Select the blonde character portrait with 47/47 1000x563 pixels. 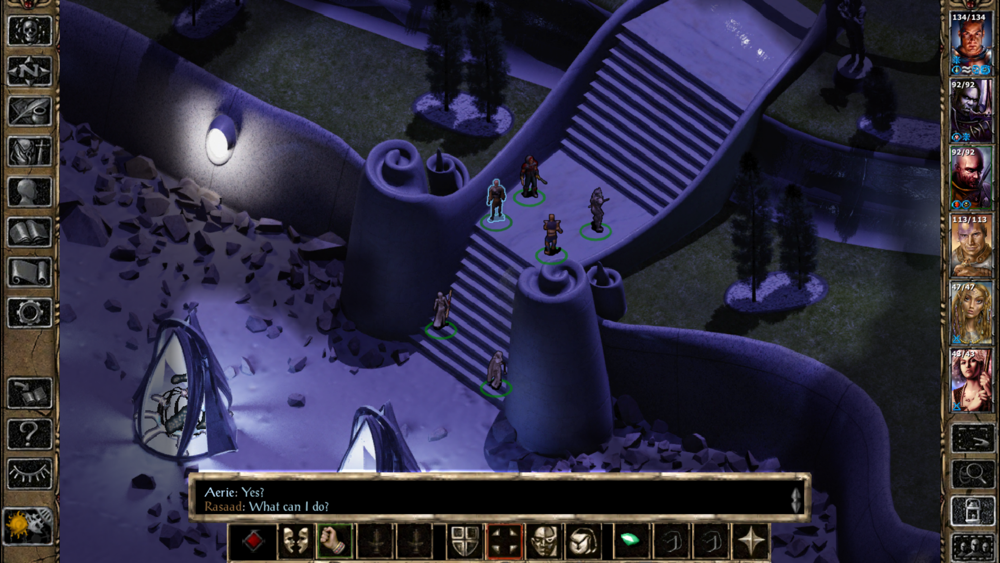pos(971,311)
